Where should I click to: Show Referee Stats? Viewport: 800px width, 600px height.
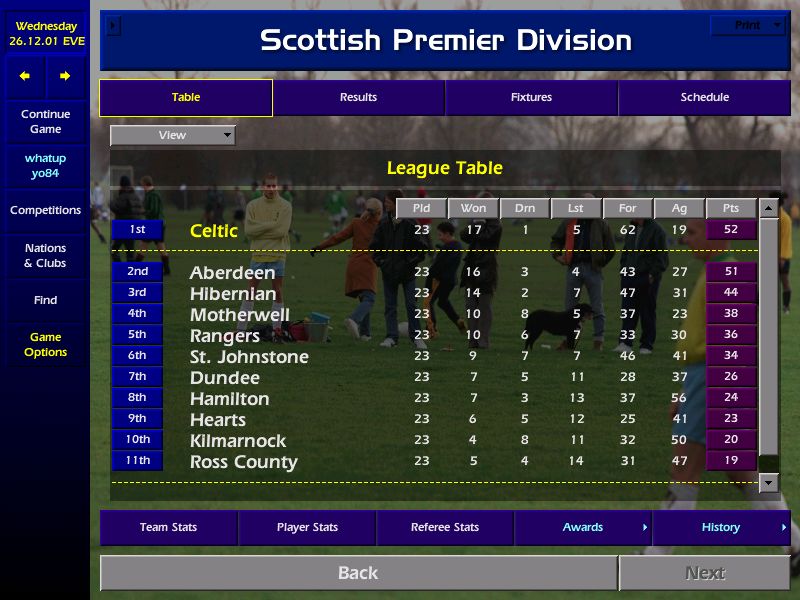click(445, 528)
